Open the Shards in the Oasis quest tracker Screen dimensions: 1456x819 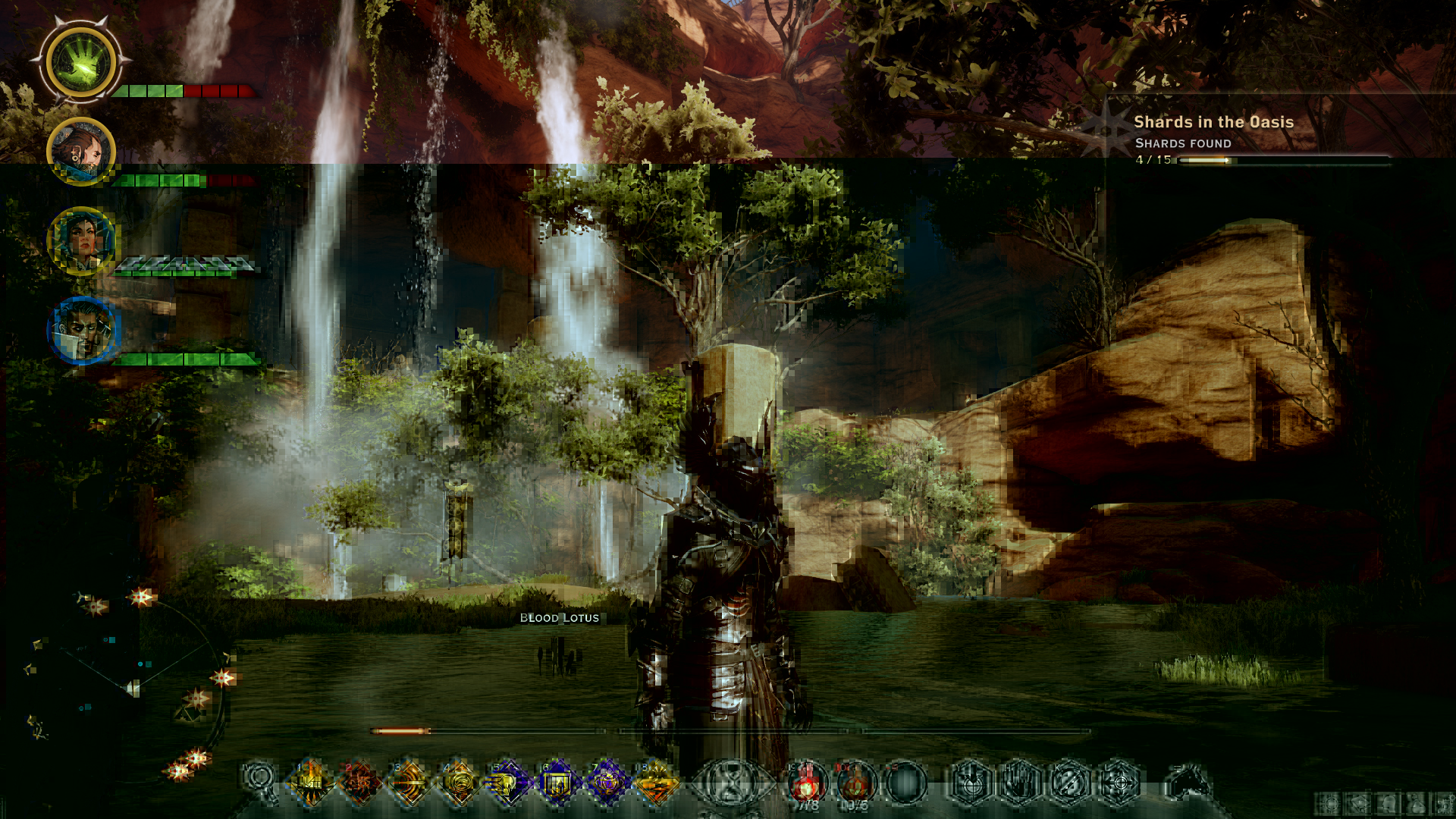1213,122
